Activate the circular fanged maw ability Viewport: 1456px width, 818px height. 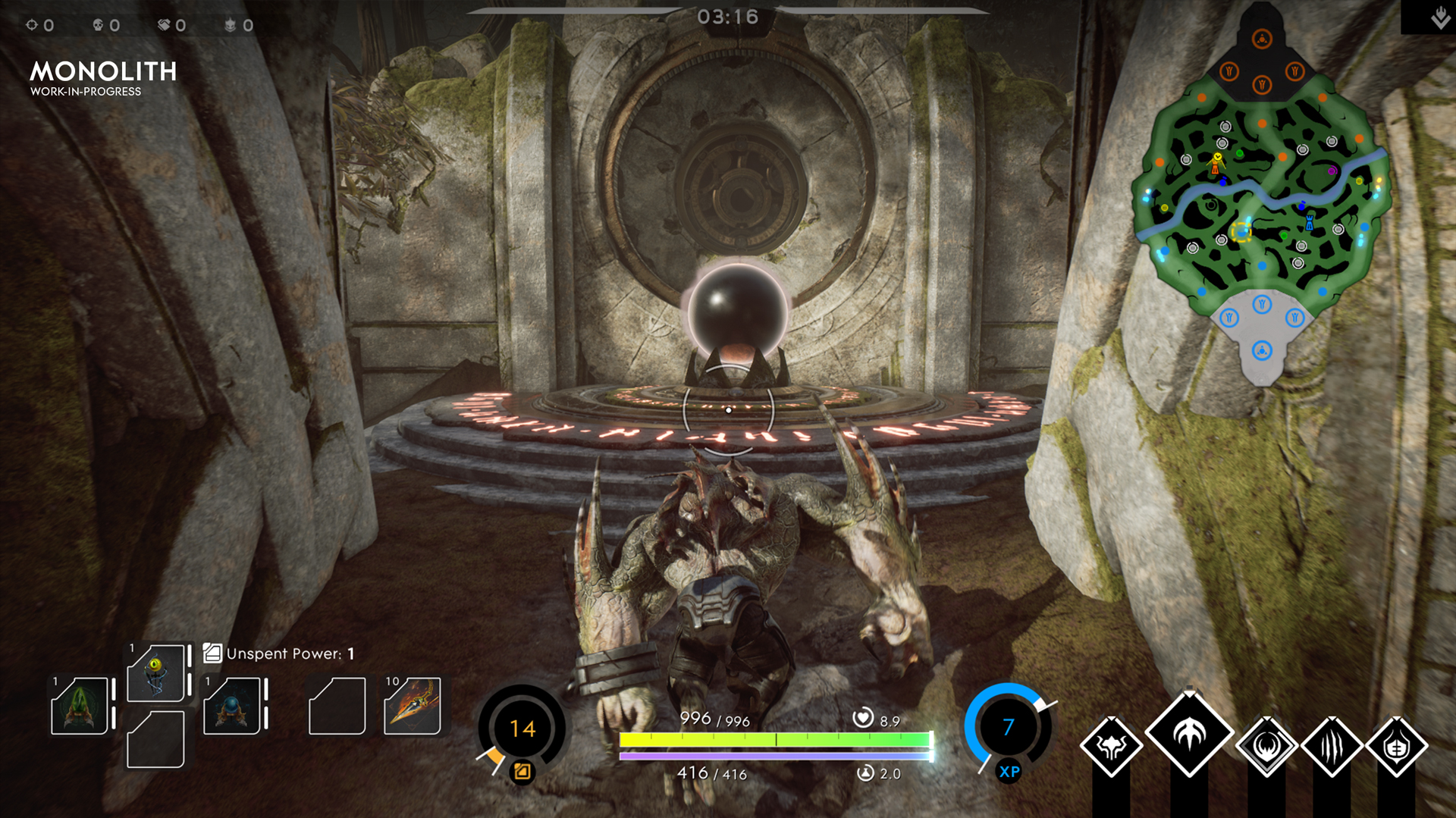pos(1266,746)
